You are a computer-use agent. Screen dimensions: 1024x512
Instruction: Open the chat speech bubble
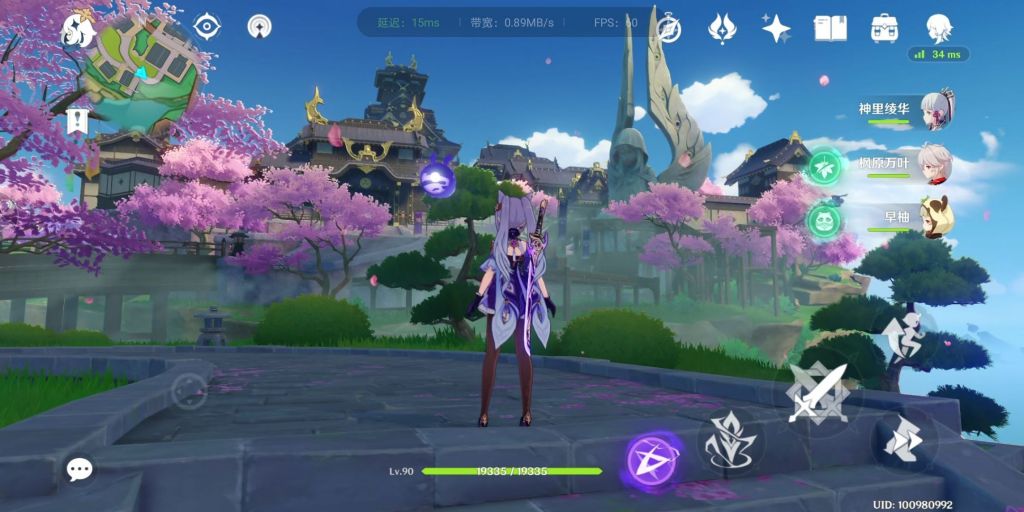[79, 467]
